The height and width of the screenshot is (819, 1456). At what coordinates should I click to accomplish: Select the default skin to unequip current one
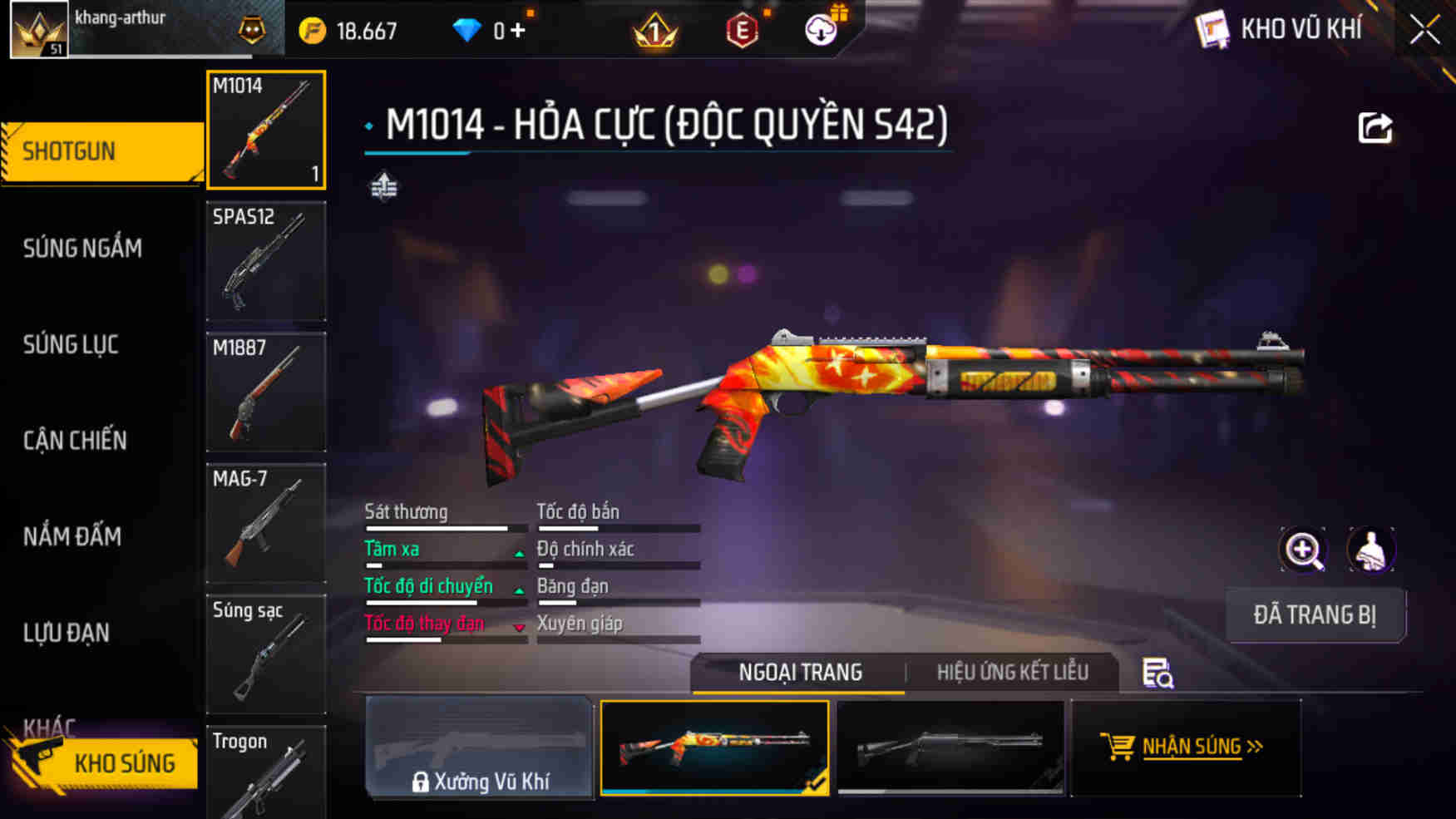point(950,747)
